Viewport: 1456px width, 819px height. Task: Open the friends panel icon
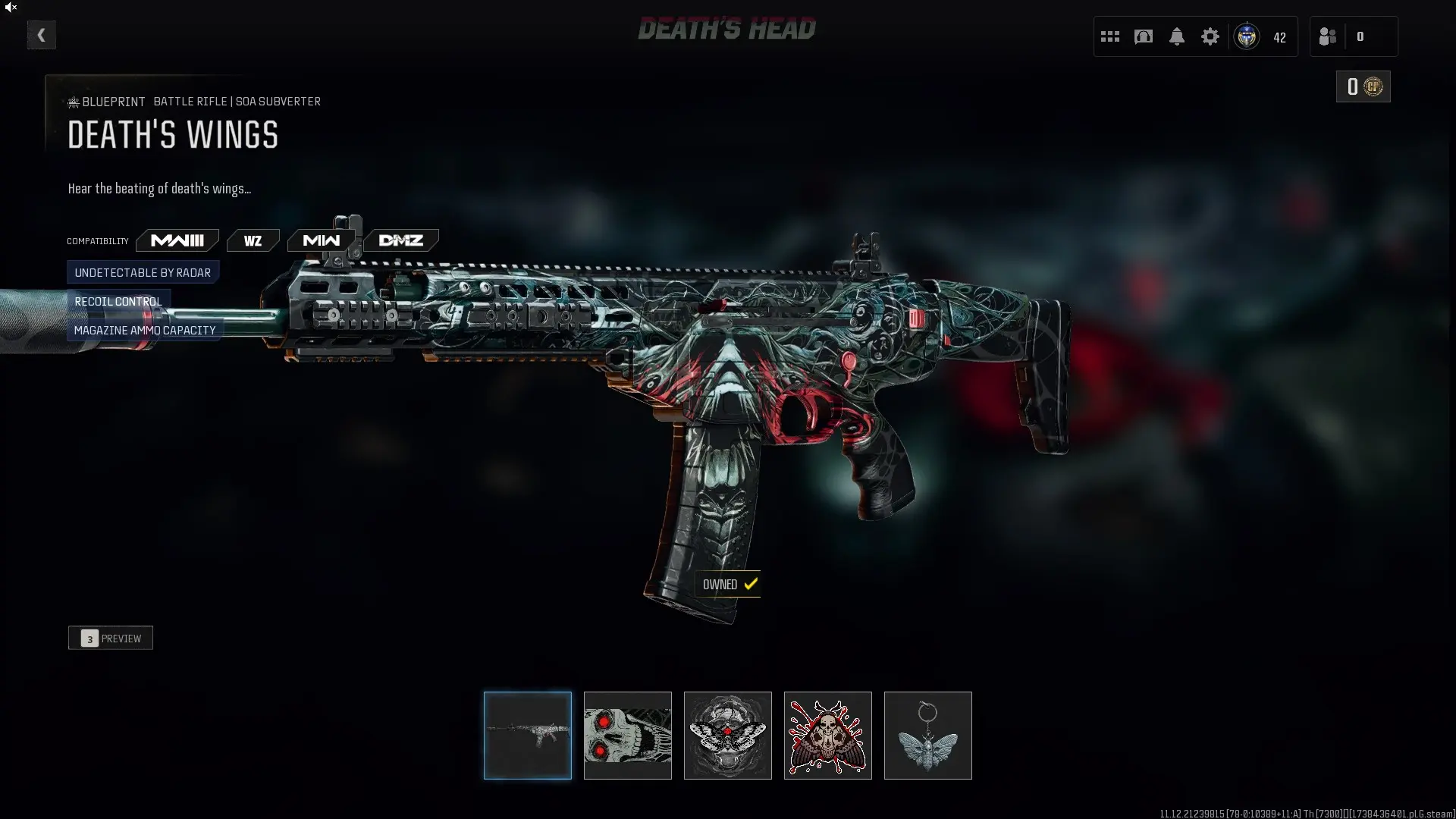pos(1327,36)
